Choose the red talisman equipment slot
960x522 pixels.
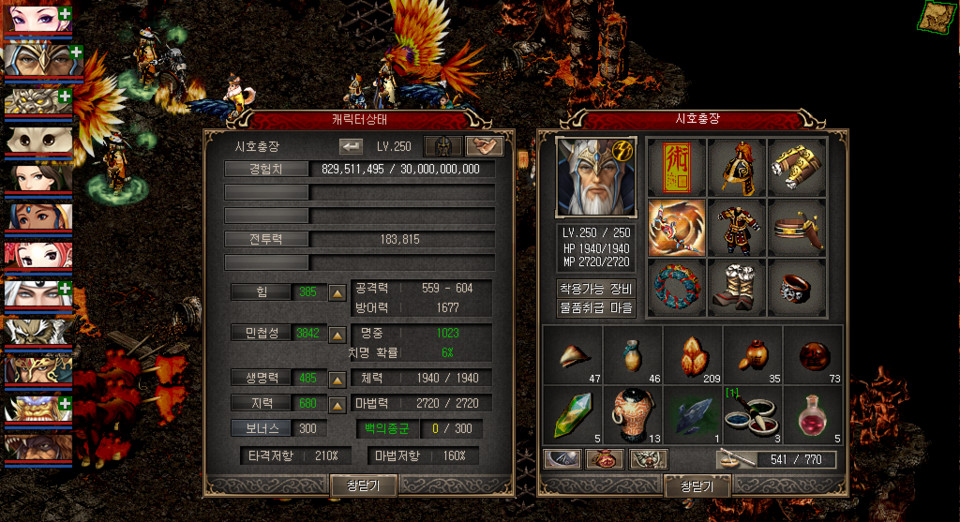click(x=677, y=167)
